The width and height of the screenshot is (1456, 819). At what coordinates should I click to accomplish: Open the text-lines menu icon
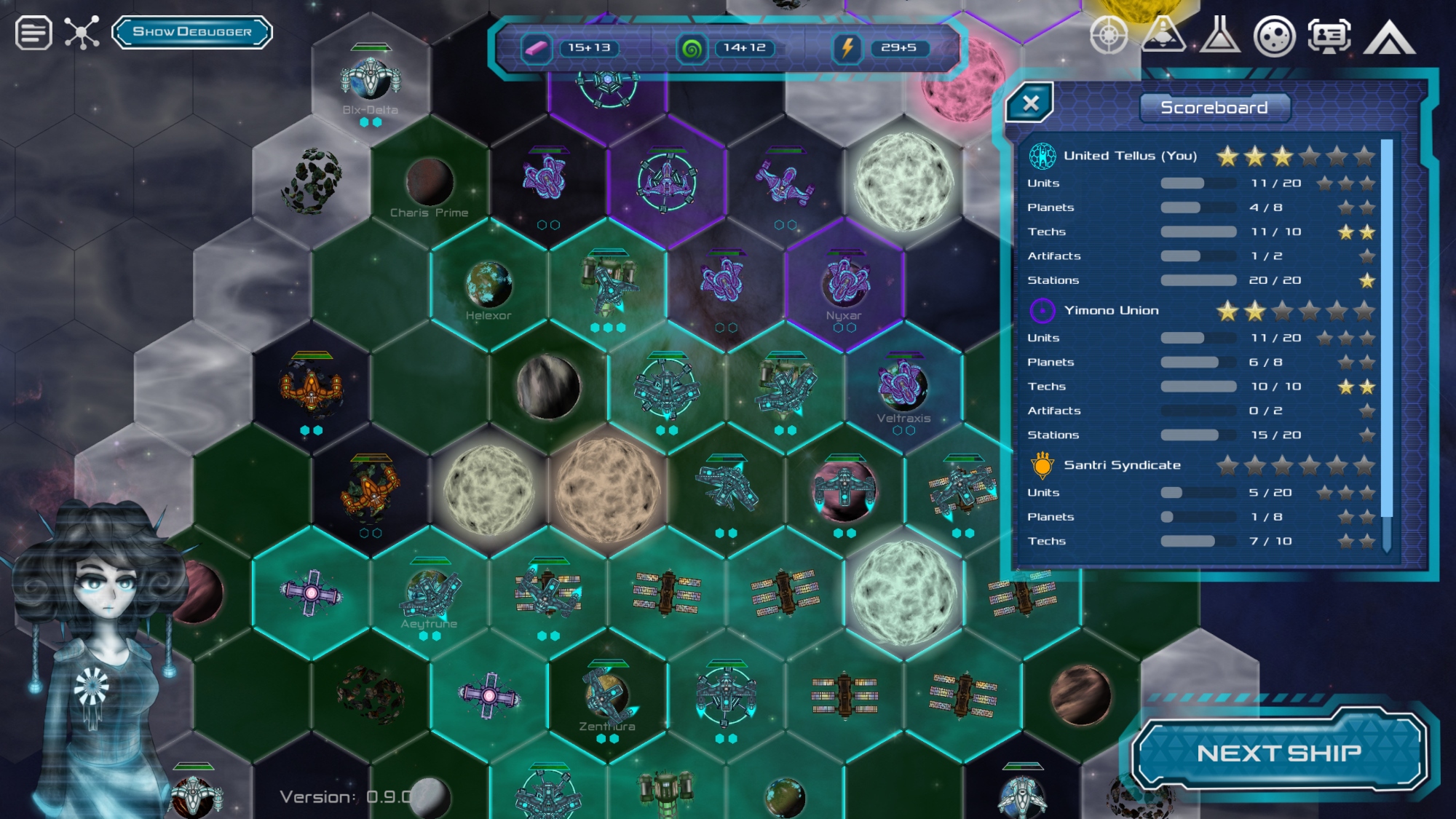(33, 33)
